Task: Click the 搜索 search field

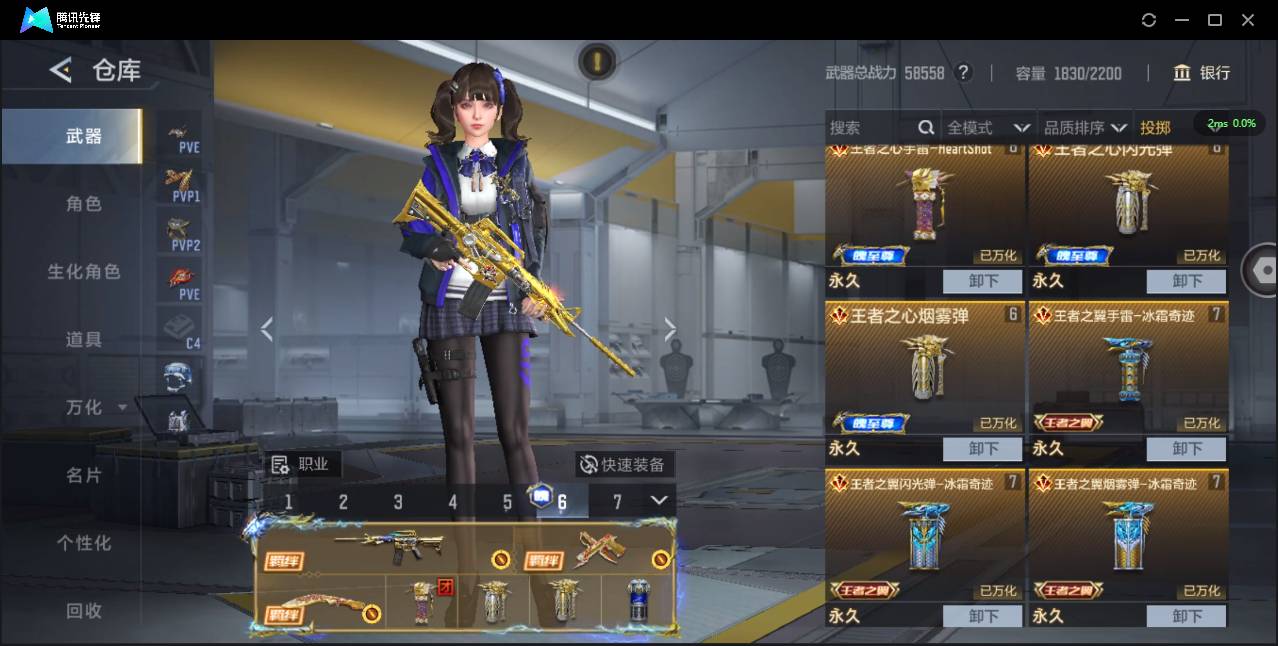Action: click(x=870, y=128)
